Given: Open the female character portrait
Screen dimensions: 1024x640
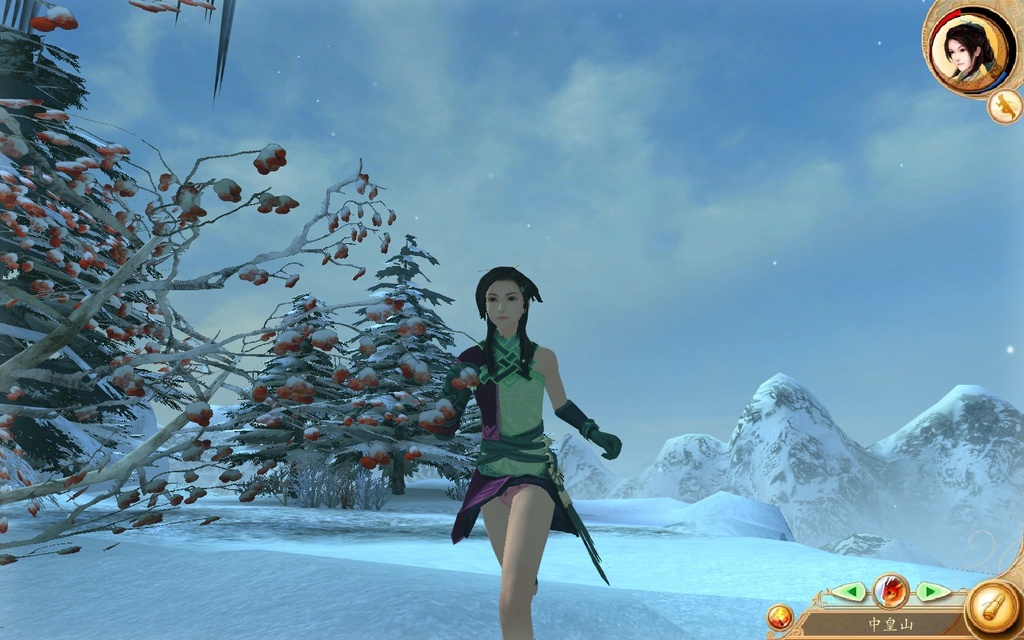Looking at the screenshot, I should [x=965, y=48].
